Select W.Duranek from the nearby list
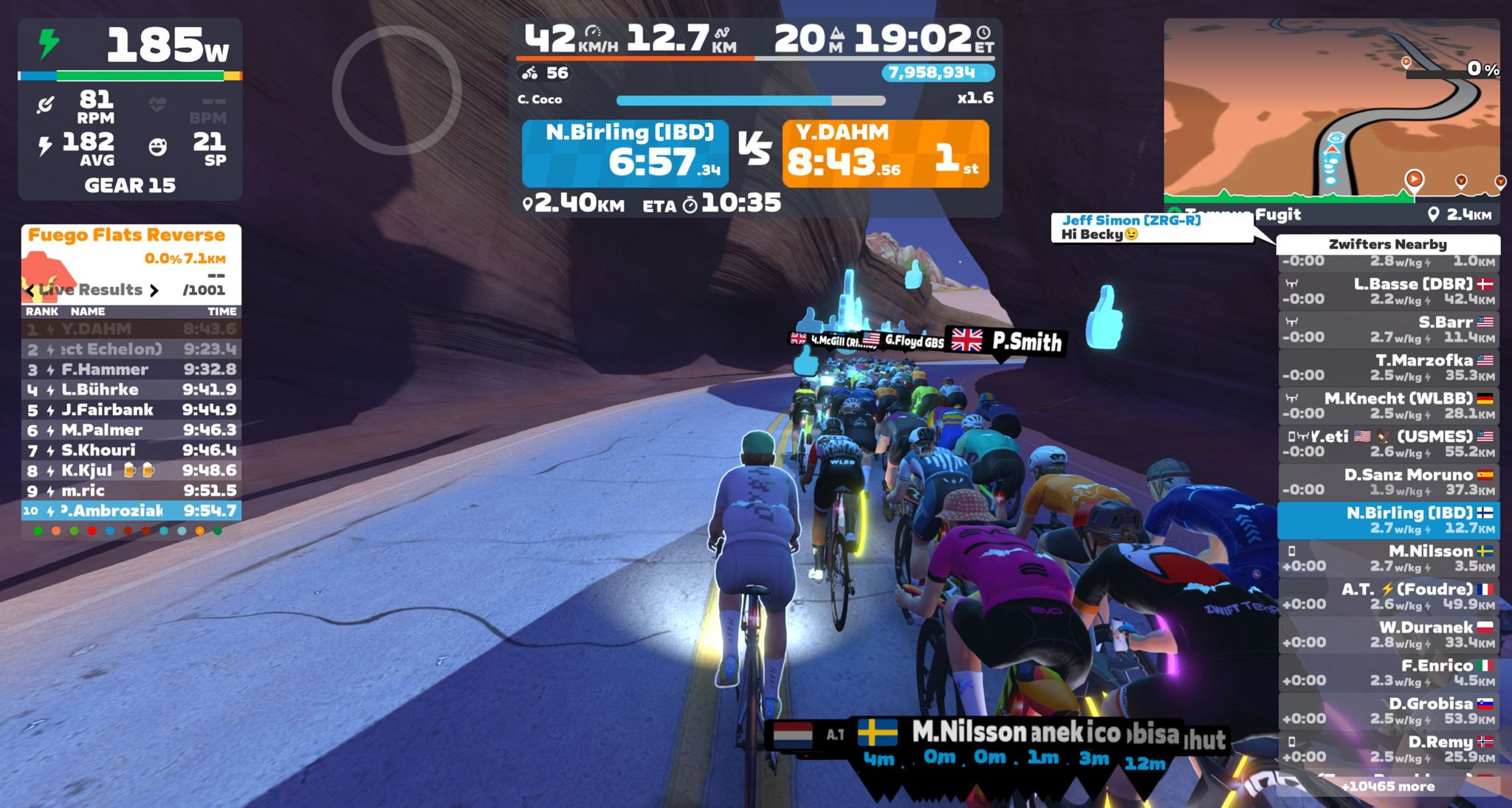 click(x=1388, y=635)
